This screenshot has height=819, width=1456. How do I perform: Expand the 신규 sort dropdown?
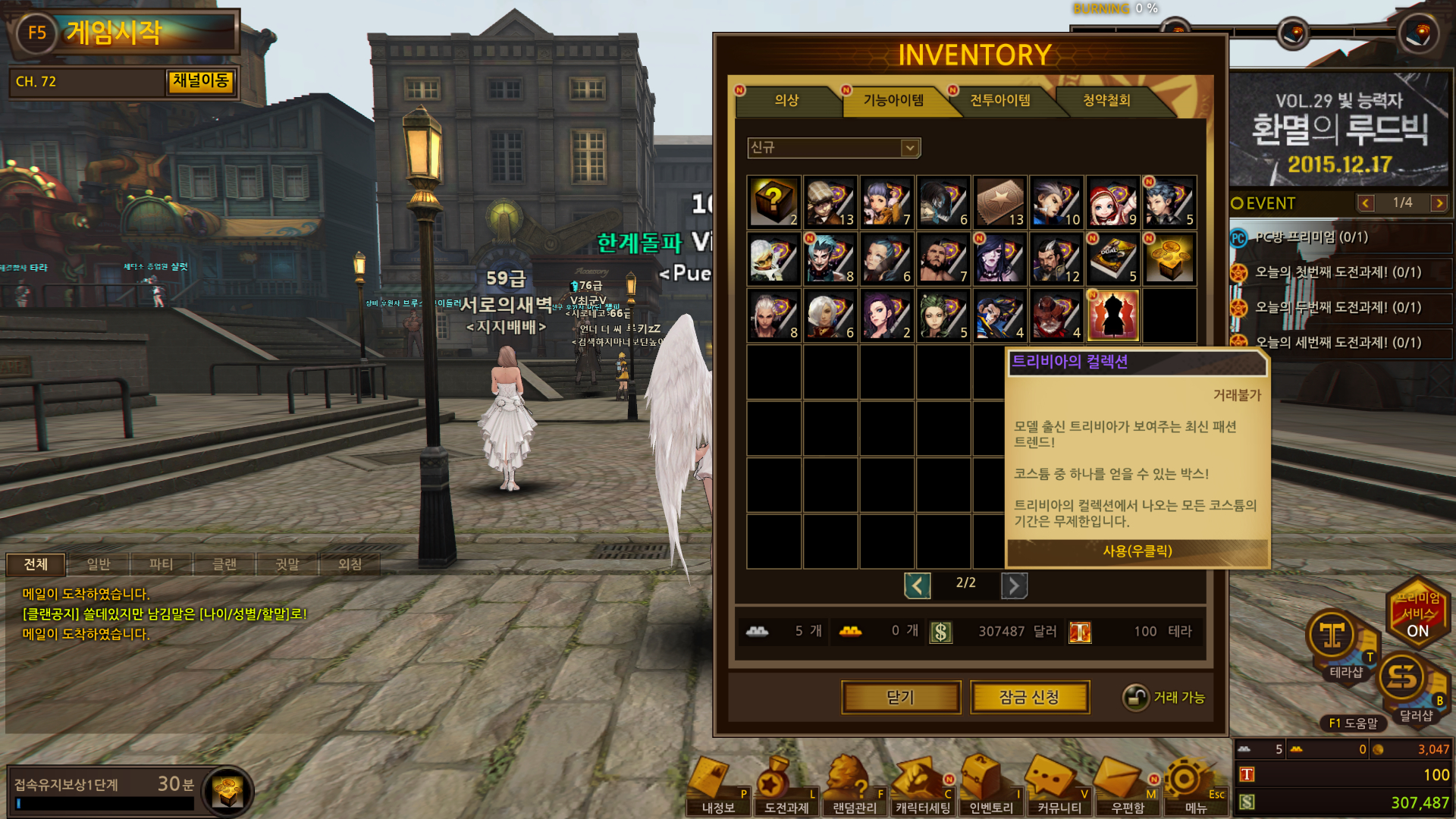[x=909, y=148]
